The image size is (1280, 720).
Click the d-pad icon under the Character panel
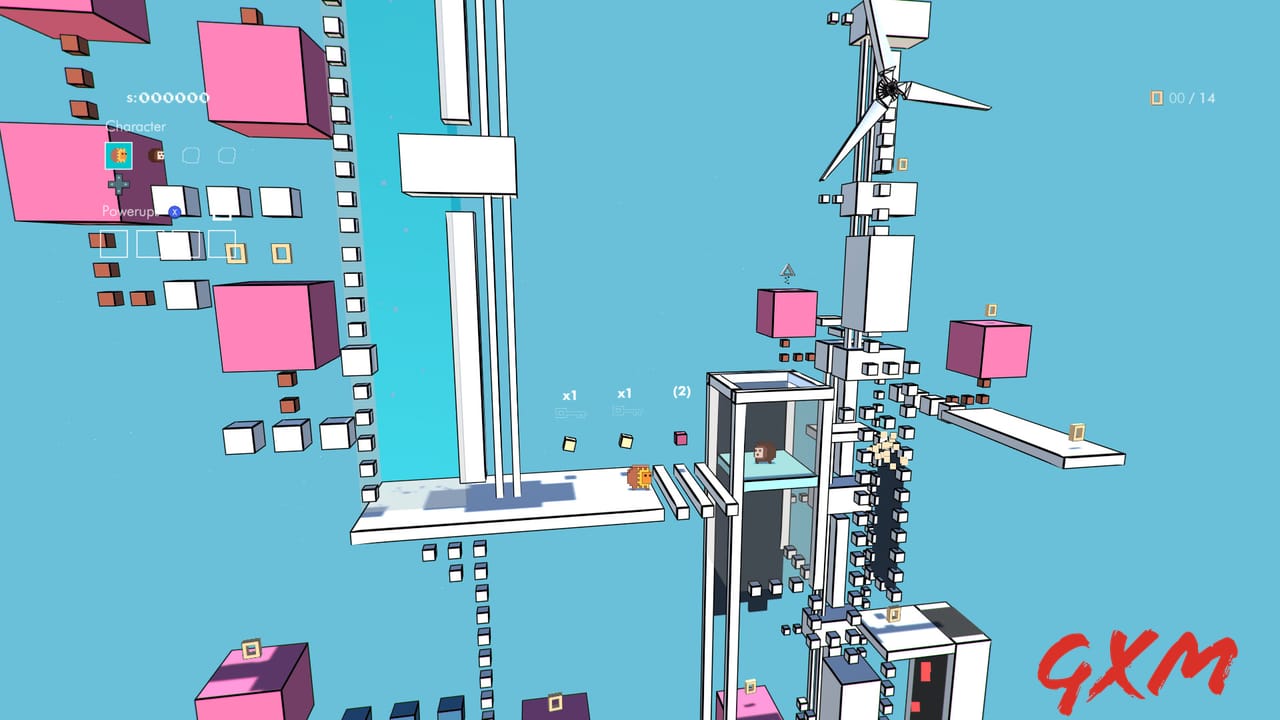pos(118,183)
